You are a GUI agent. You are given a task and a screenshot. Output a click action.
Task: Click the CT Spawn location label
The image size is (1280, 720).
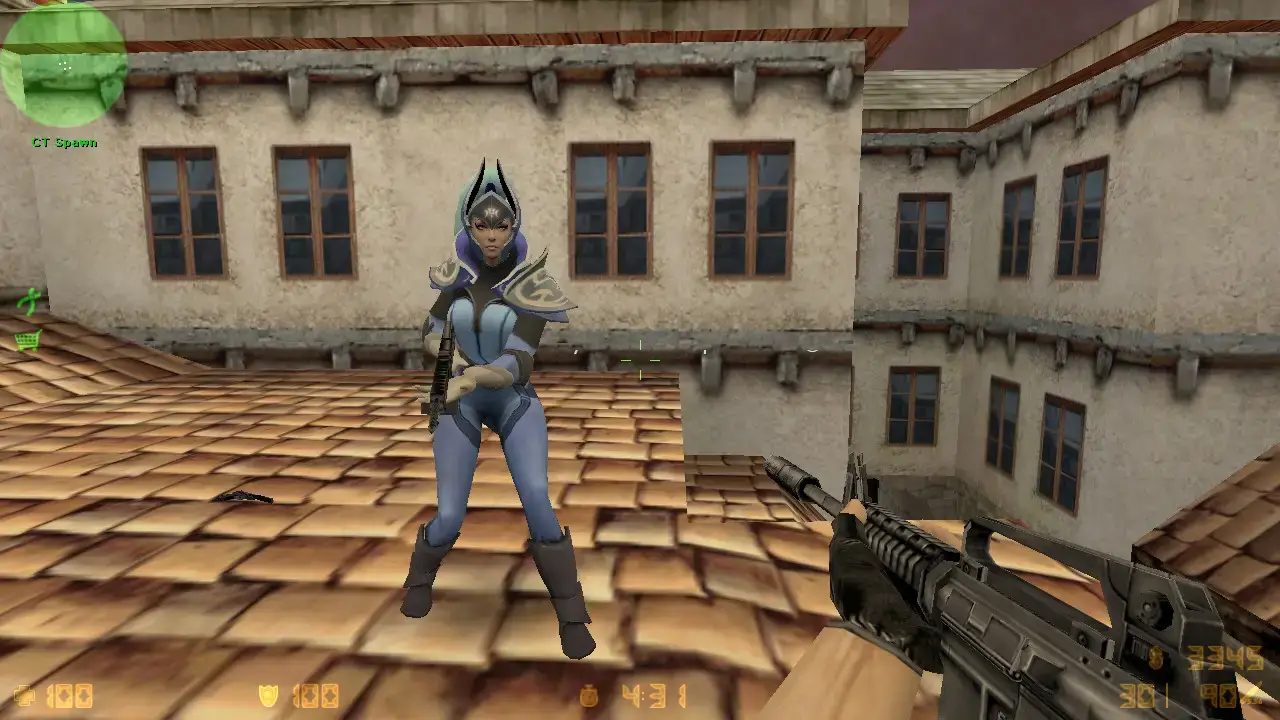pos(65,143)
